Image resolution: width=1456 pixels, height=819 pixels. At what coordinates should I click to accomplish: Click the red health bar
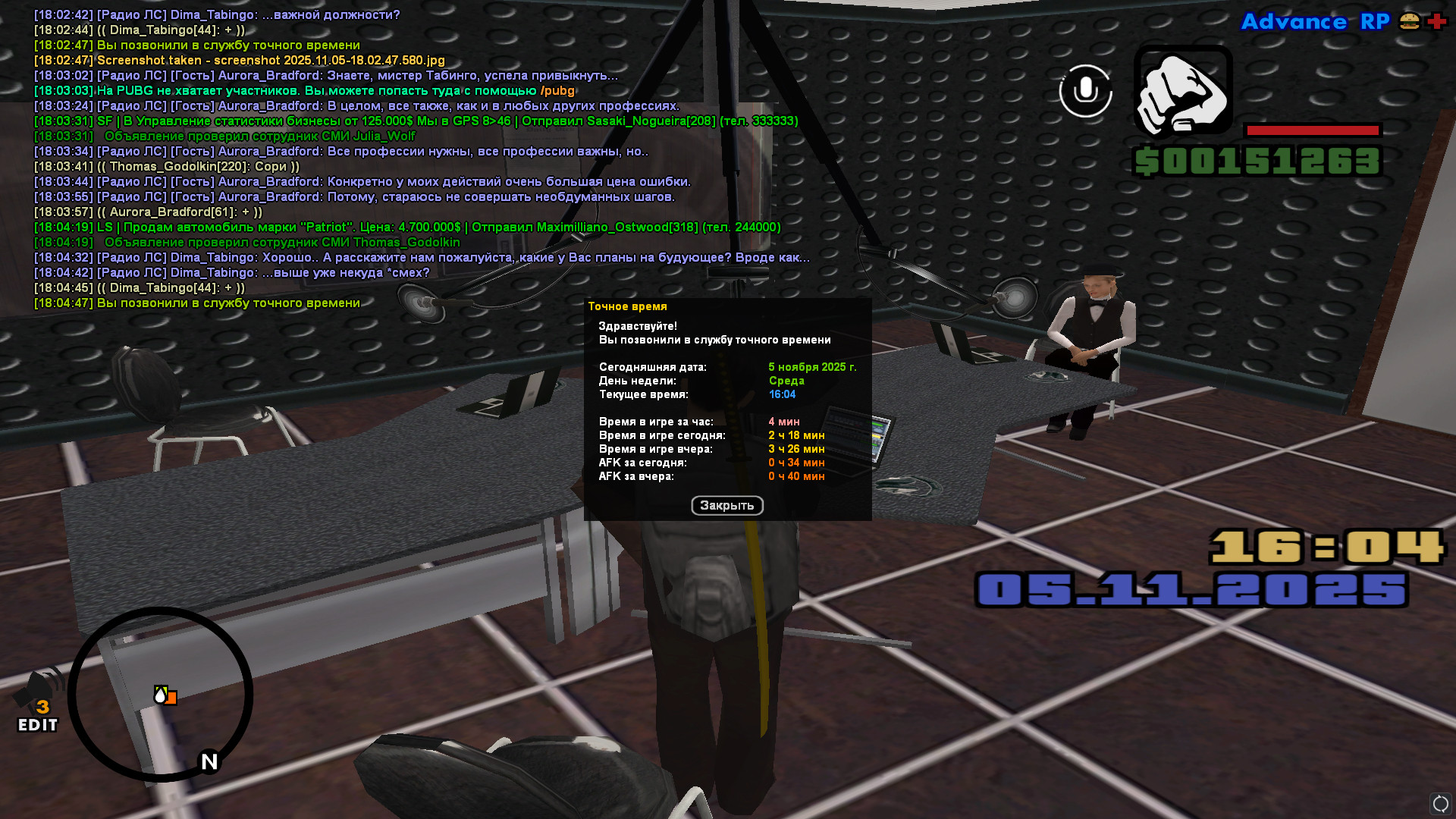tap(1312, 128)
